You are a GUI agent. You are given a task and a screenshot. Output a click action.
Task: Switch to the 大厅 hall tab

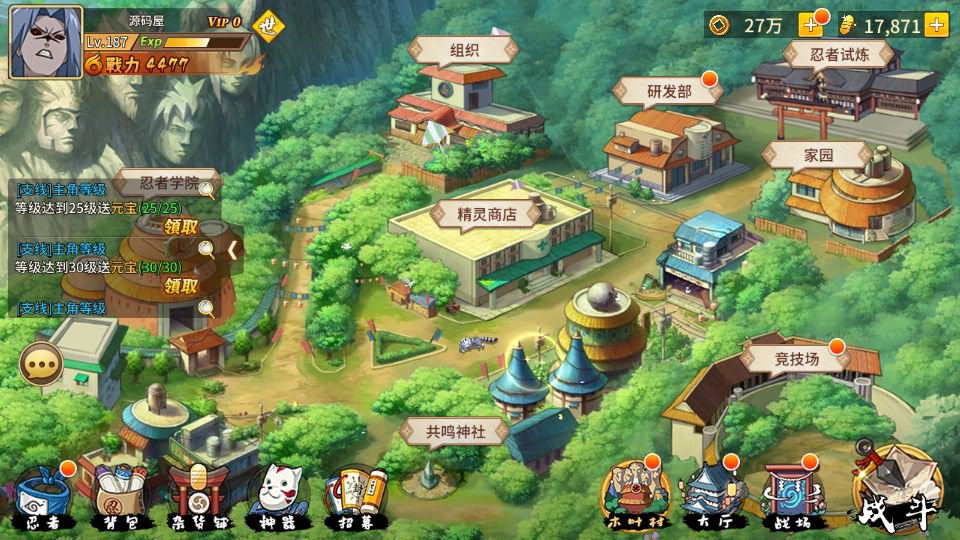[713, 497]
